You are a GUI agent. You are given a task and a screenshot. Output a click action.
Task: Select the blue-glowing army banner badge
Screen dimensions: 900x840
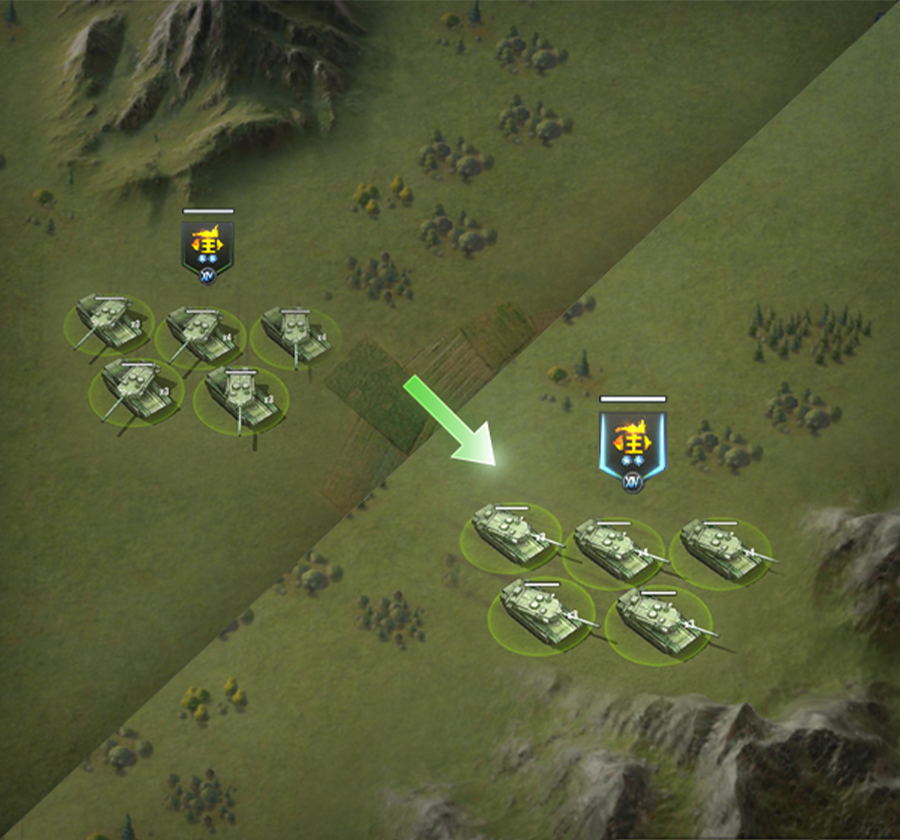(x=632, y=445)
